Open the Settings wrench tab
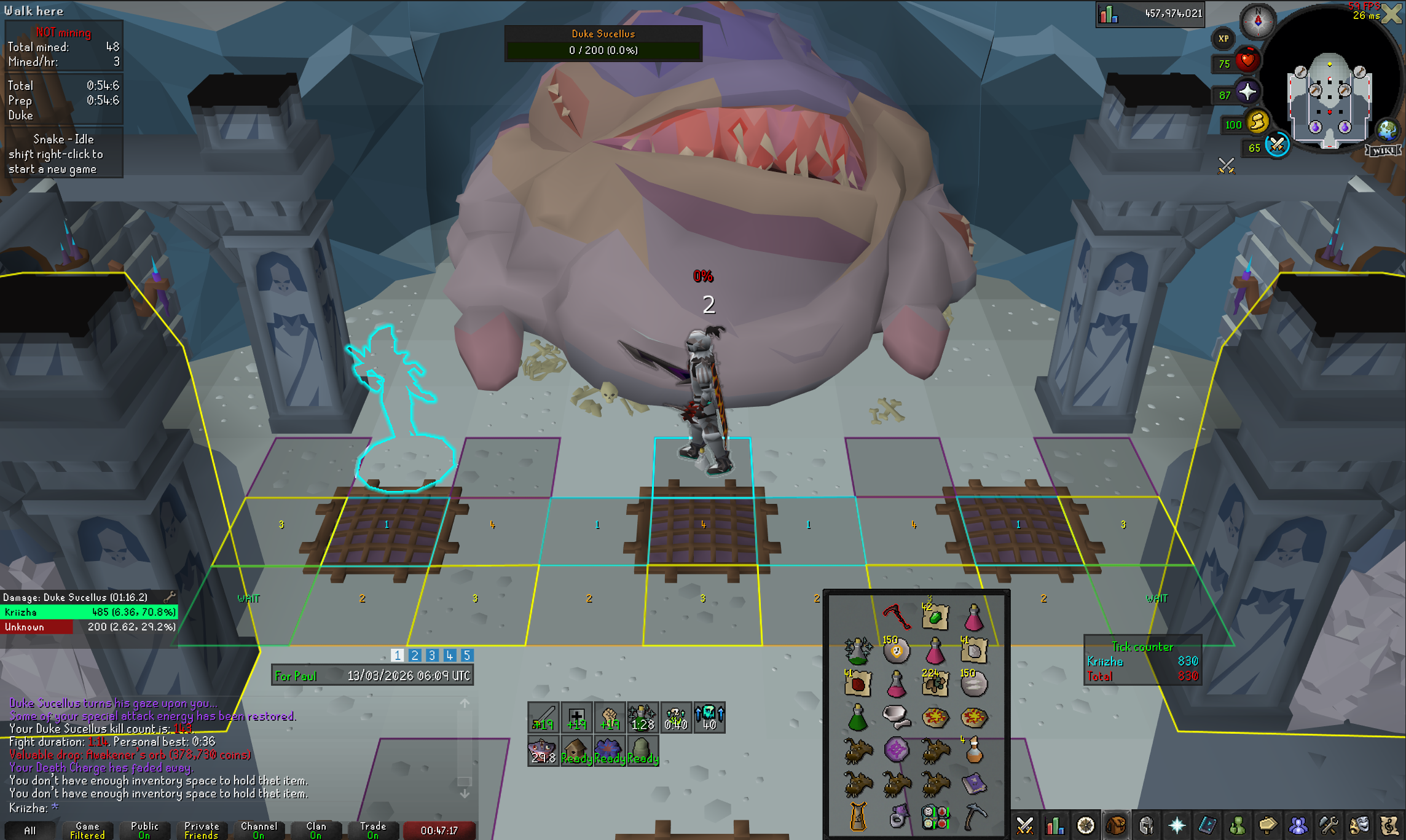This screenshot has width=1406, height=840. 1329,825
